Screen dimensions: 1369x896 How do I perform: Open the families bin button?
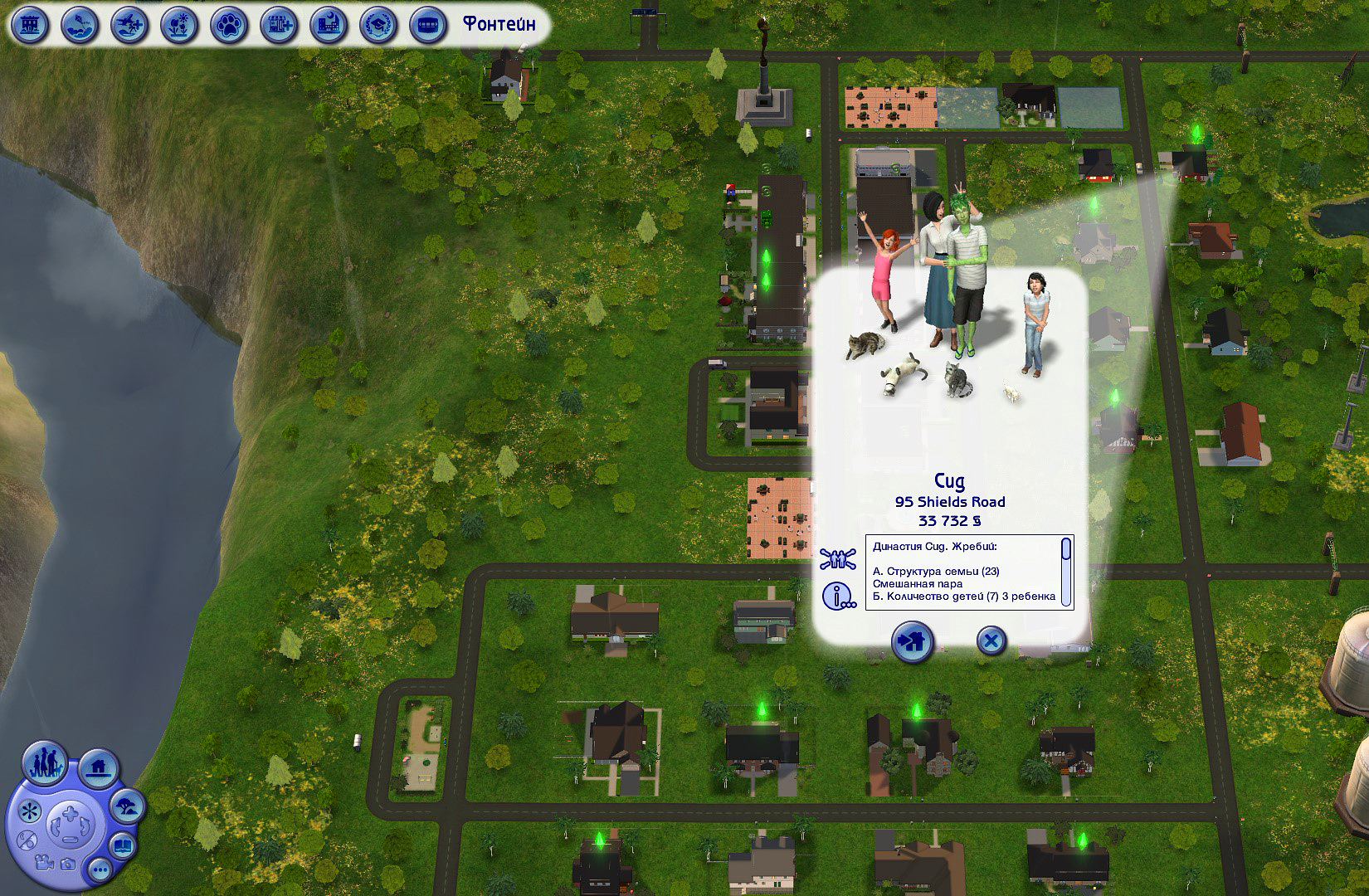tap(44, 762)
